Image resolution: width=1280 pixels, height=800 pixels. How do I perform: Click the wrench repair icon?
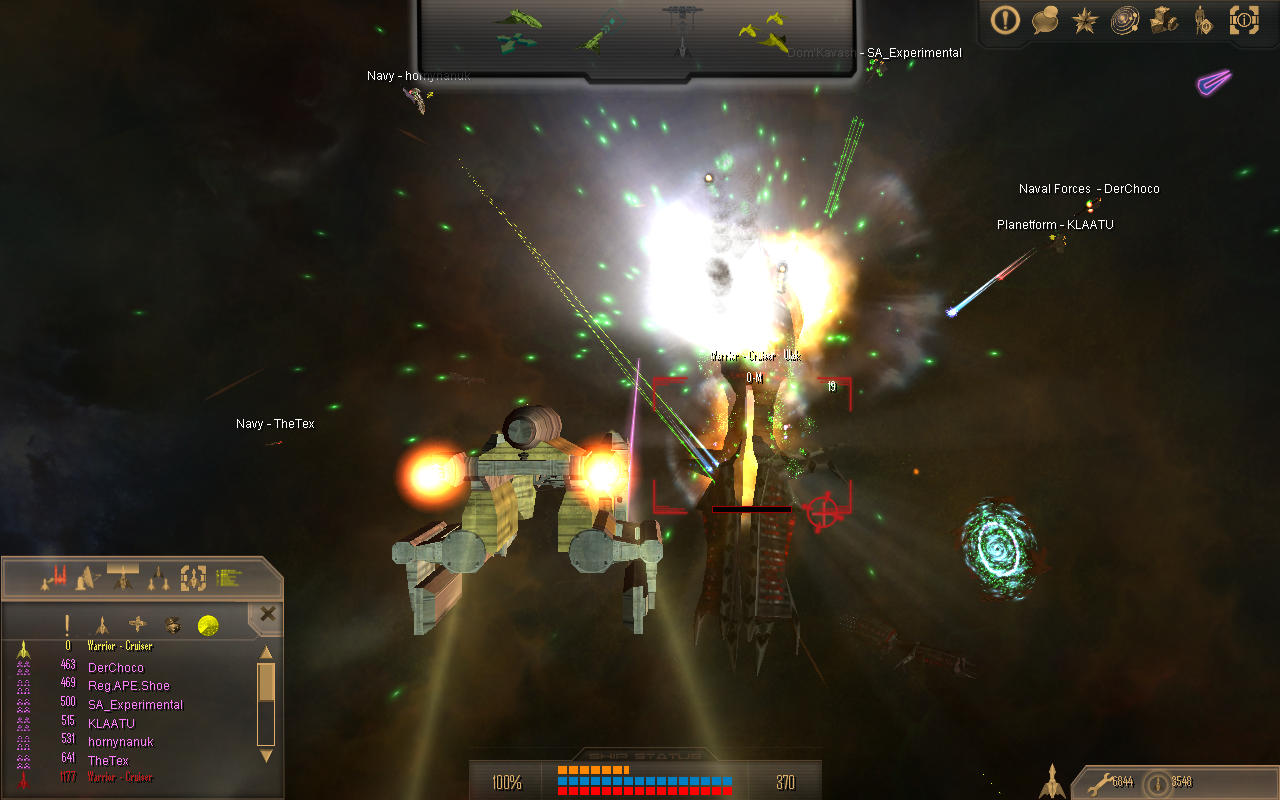[1098, 782]
